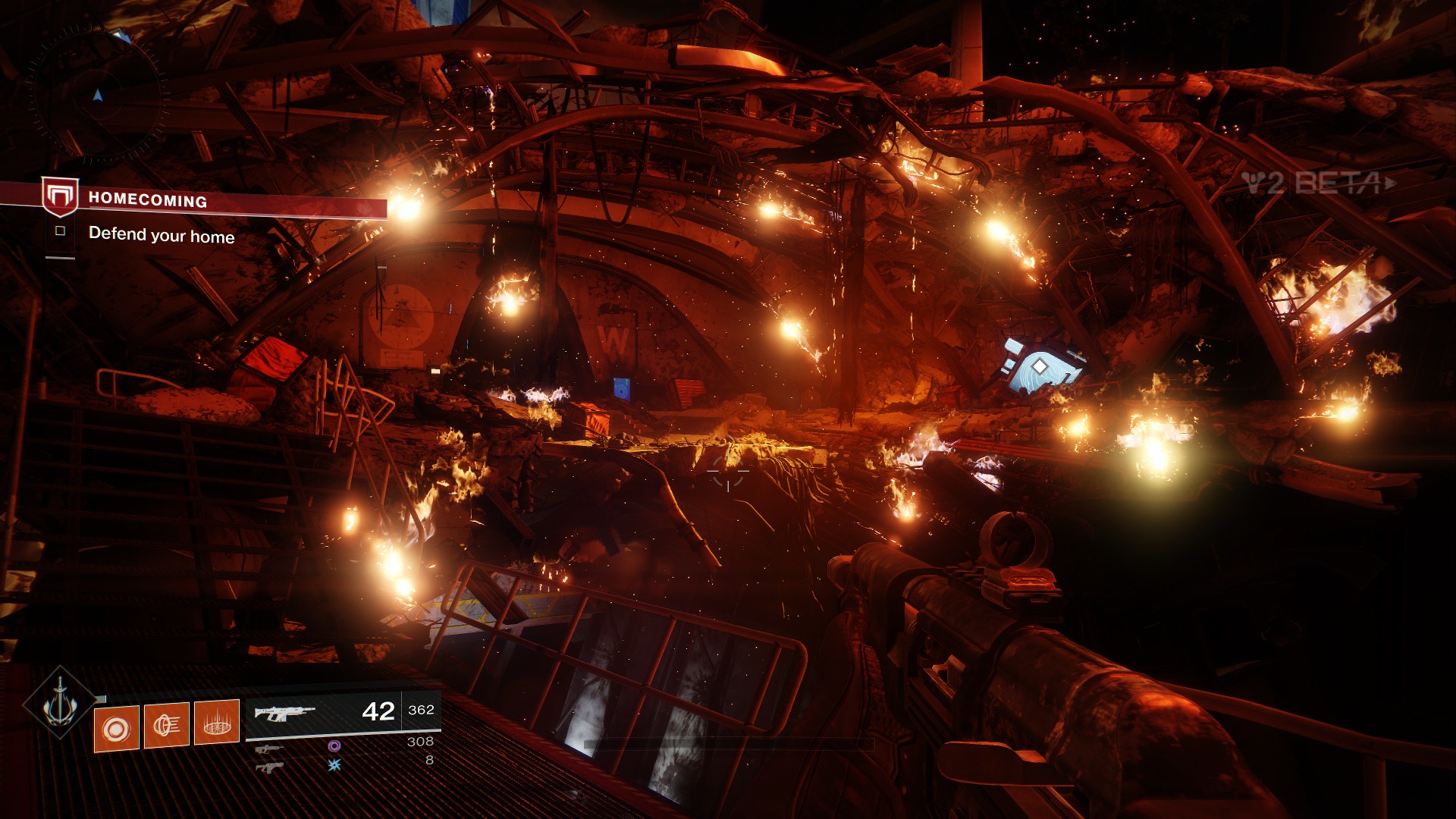Tick the 'Defend your home' objective box

pyautogui.click(x=61, y=231)
